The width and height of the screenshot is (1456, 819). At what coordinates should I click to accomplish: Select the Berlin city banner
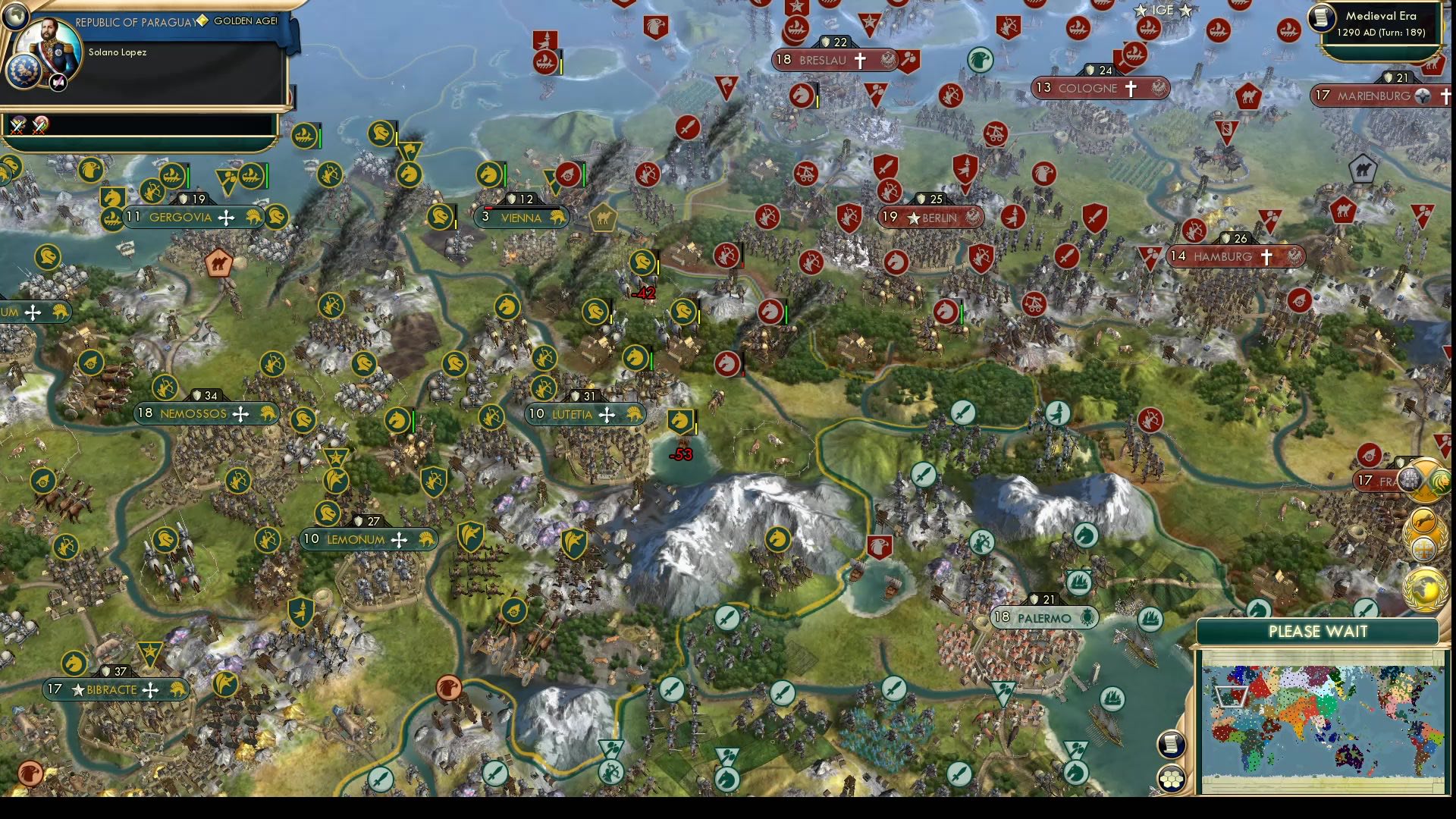(x=931, y=218)
